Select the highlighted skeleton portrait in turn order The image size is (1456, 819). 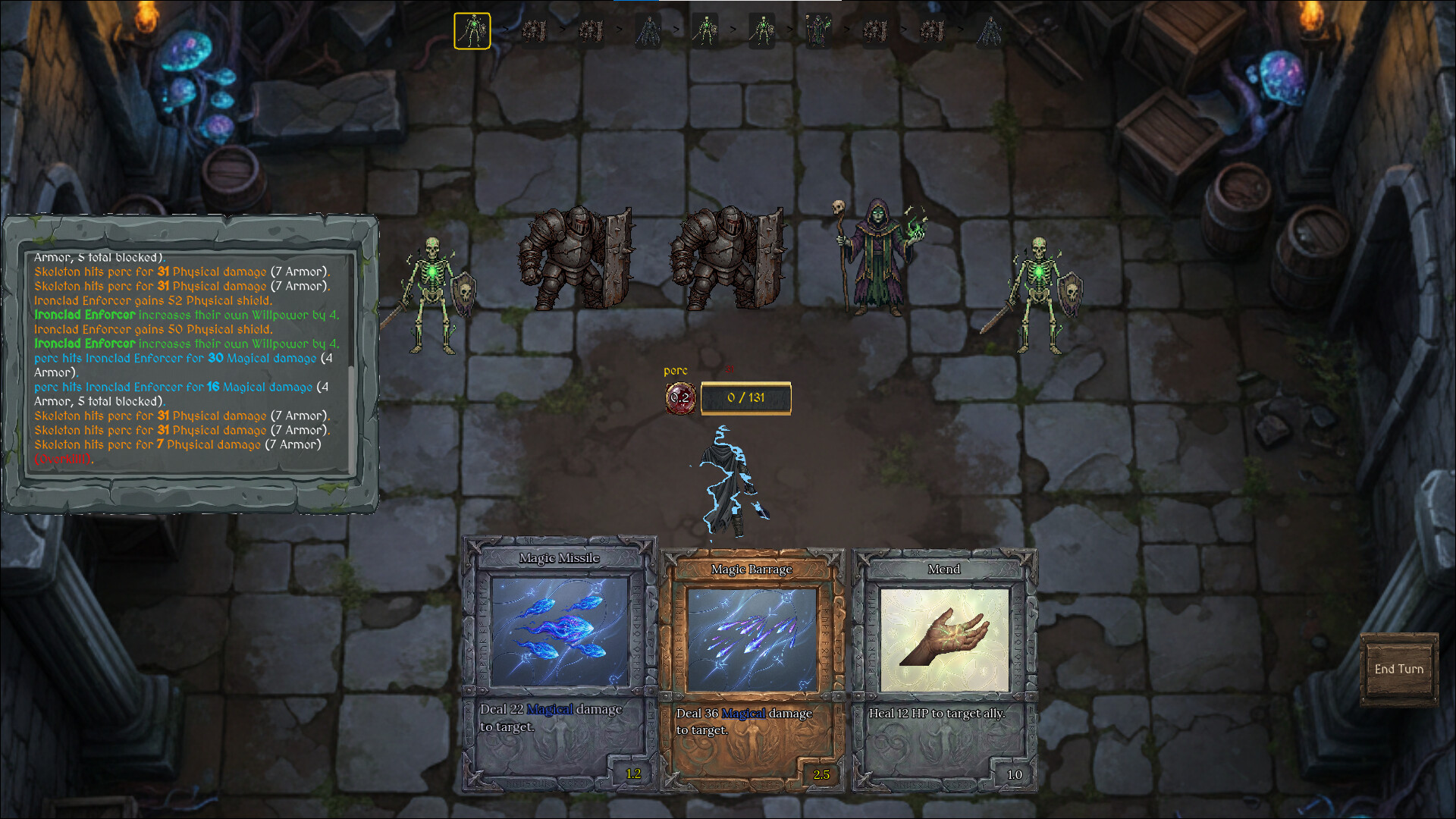(x=472, y=32)
